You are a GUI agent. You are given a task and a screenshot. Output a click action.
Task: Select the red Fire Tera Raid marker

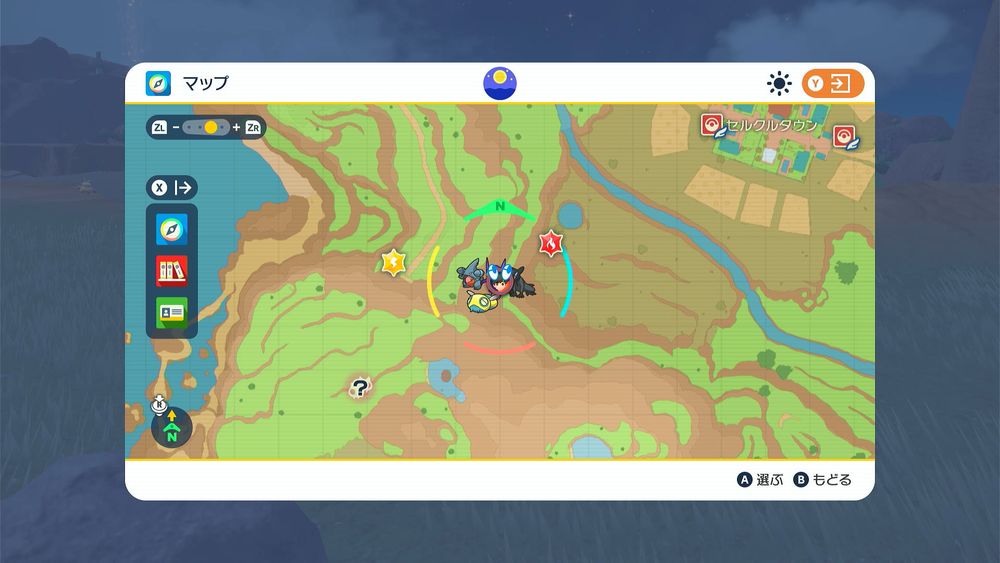[550, 242]
